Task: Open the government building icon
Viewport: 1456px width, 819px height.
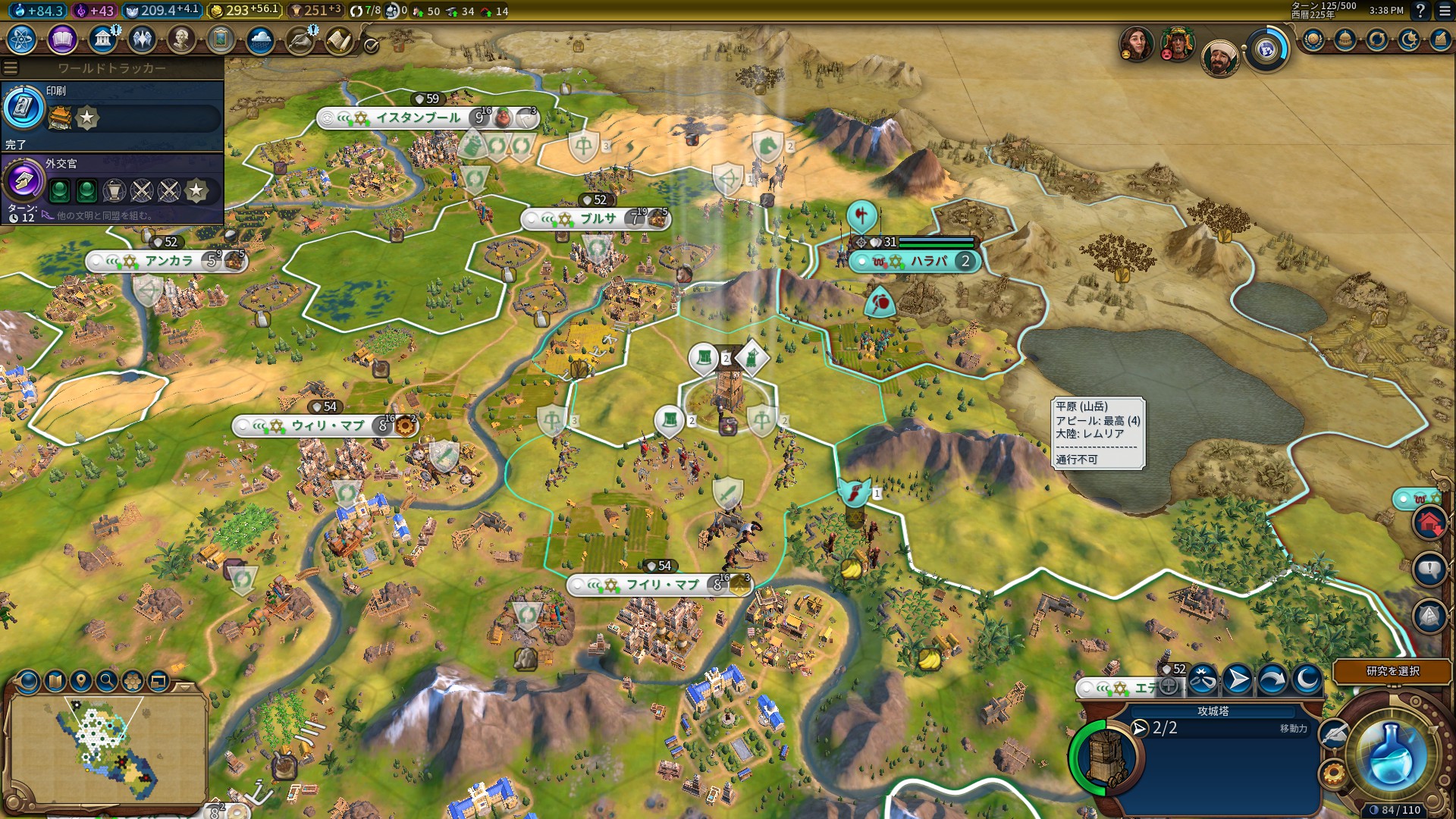Action: pyautogui.click(x=102, y=39)
